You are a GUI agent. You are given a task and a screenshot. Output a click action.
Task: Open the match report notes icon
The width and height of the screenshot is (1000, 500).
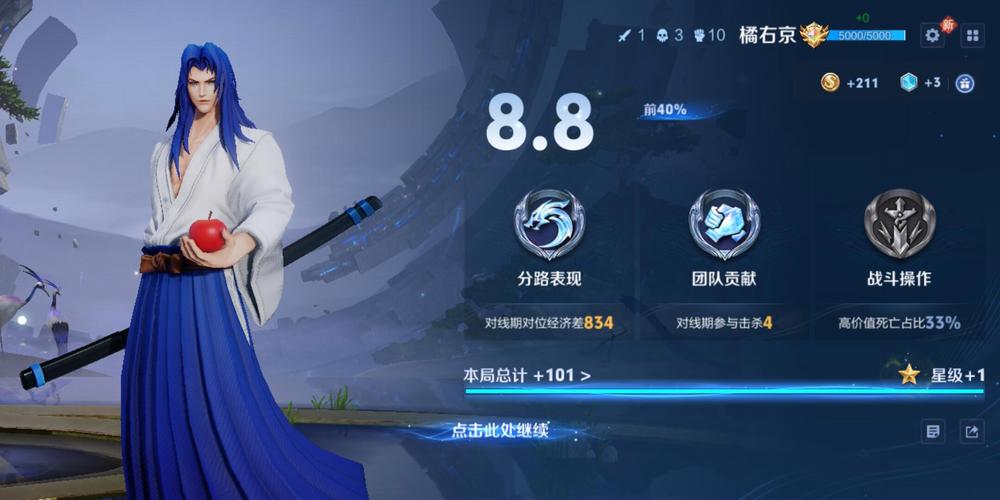click(933, 431)
